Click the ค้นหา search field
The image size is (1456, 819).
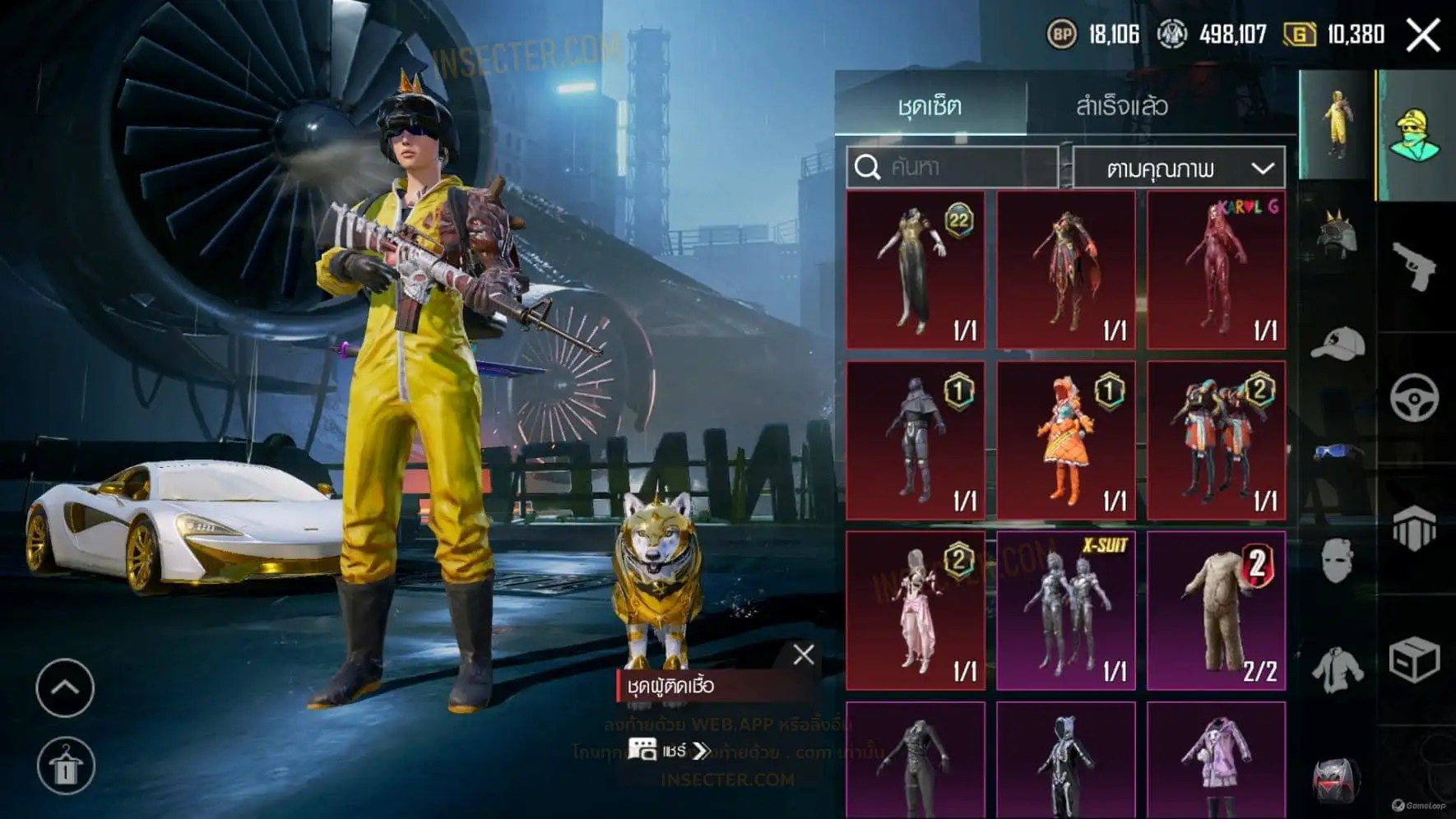(x=953, y=168)
